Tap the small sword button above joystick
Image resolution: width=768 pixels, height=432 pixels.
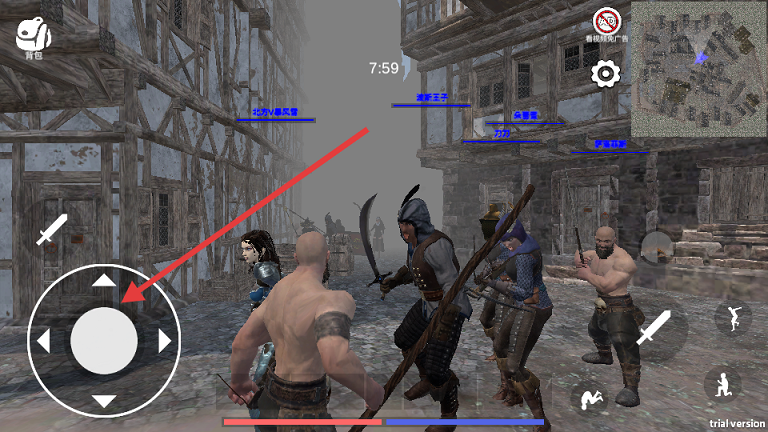tap(52, 229)
